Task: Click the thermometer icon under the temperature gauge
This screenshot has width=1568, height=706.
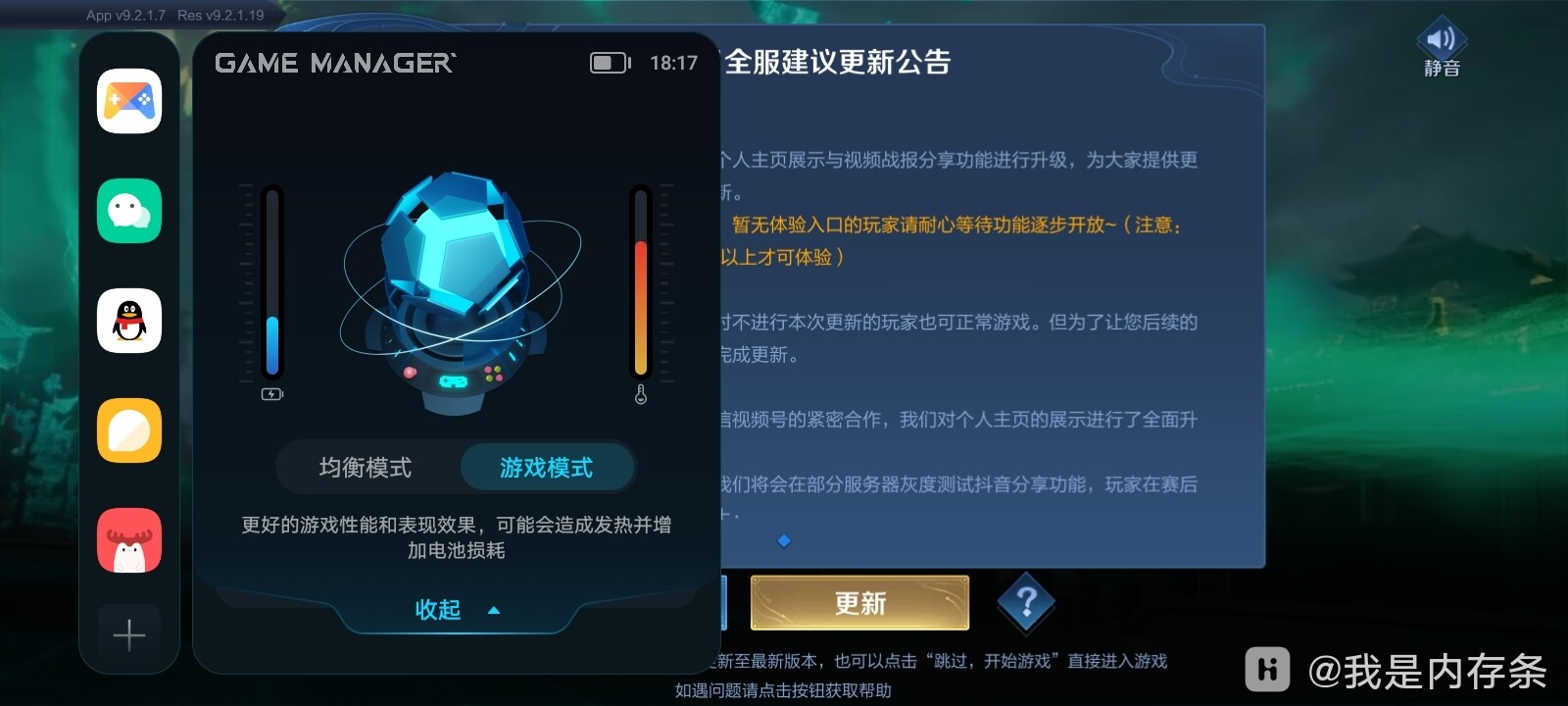Action: [641, 395]
